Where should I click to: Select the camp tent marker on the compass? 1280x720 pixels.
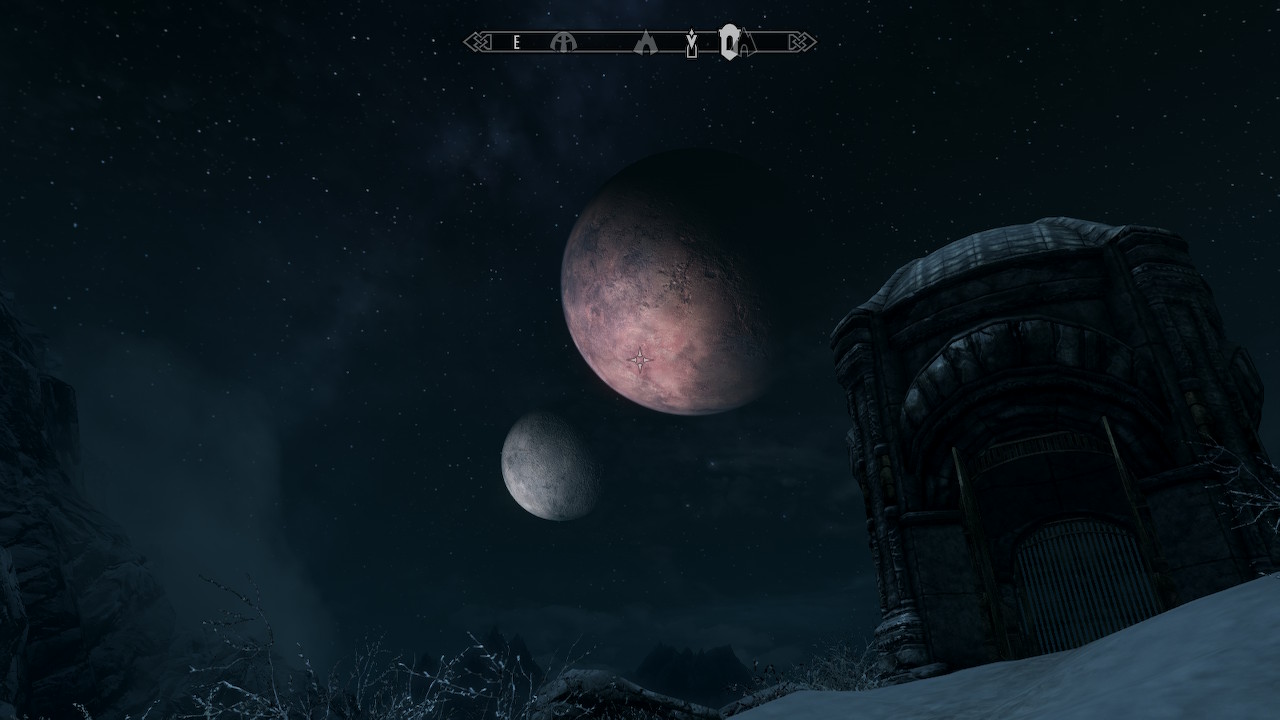tap(646, 43)
